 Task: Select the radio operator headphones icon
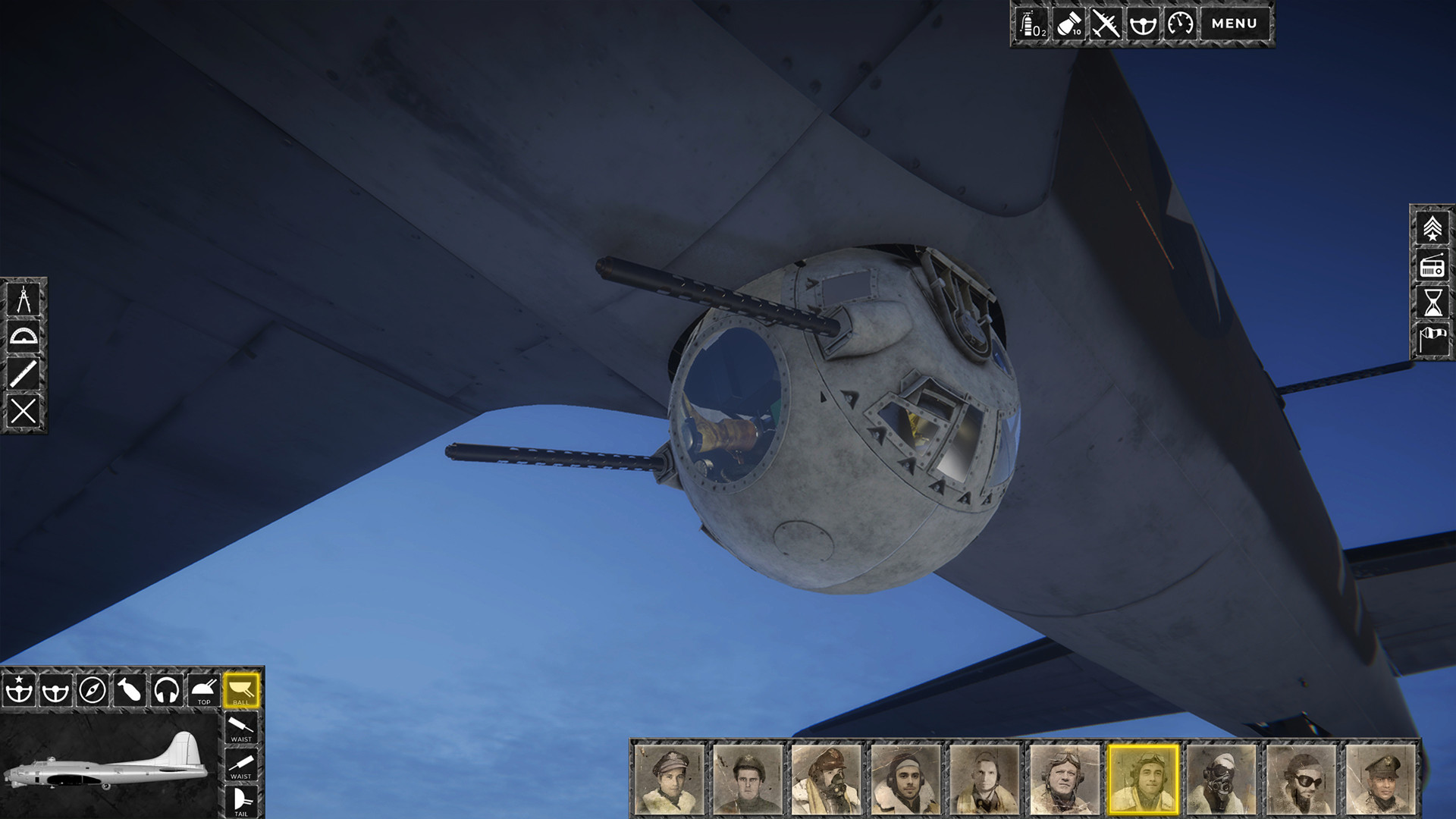pos(167,691)
